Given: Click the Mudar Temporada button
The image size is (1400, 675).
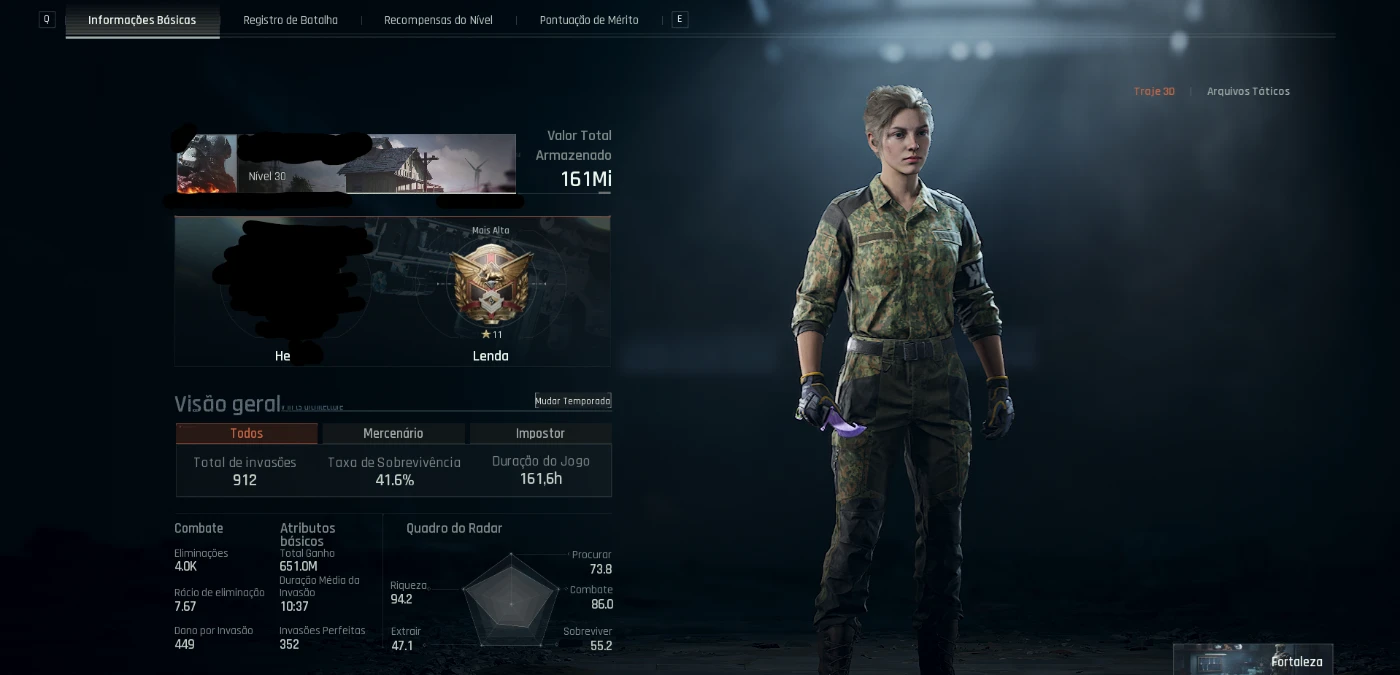Looking at the screenshot, I should click(573, 401).
